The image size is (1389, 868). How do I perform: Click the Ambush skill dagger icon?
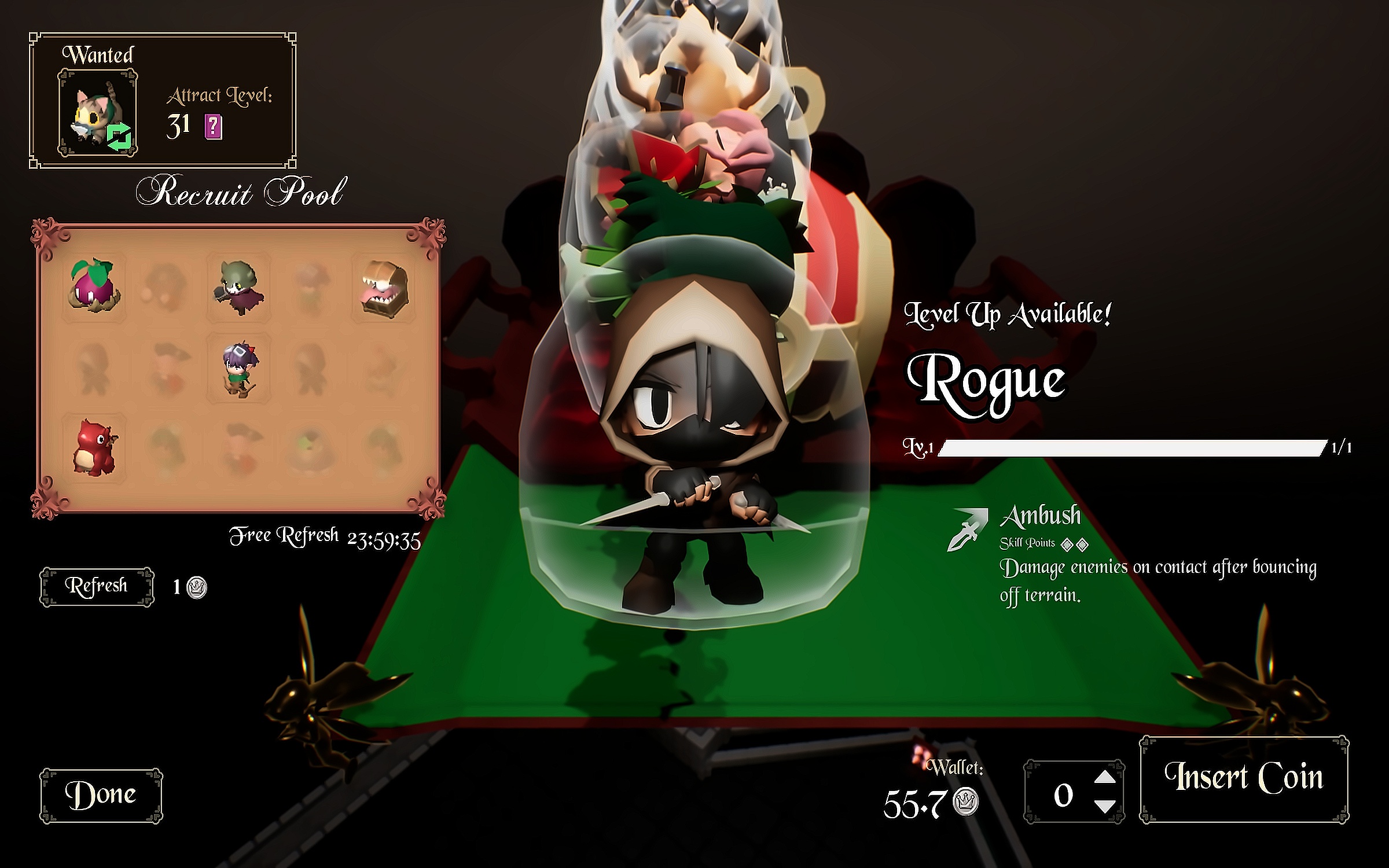[967, 528]
